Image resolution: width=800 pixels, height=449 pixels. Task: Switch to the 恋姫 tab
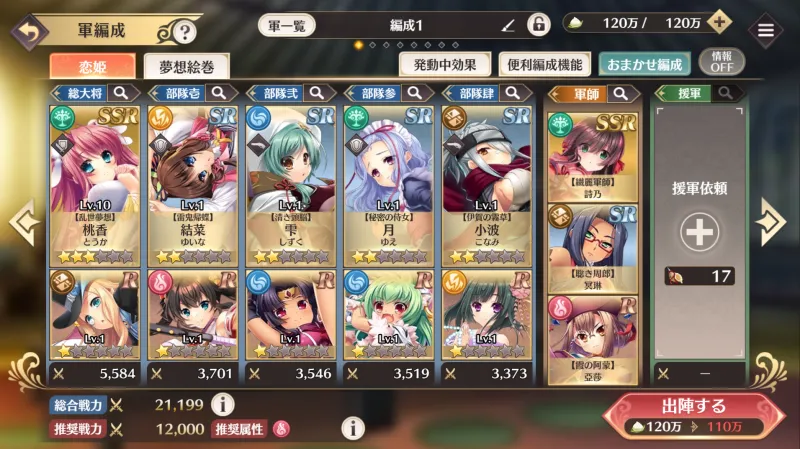point(92,66)
